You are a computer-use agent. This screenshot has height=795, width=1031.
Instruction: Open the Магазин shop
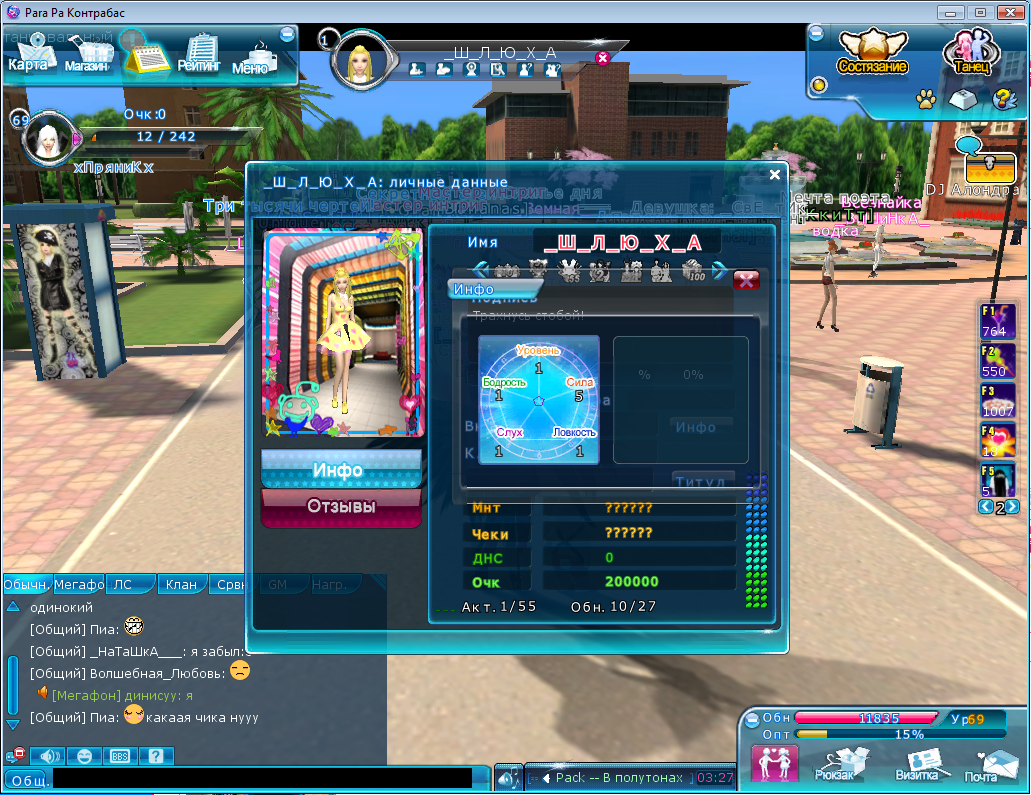pos(87,57)
